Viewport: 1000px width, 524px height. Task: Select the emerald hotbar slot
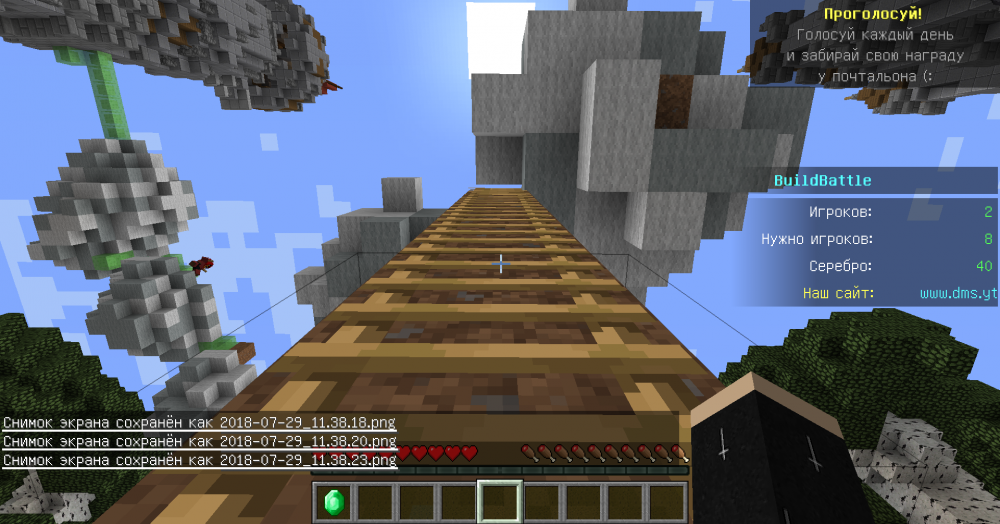coord(332,501)
